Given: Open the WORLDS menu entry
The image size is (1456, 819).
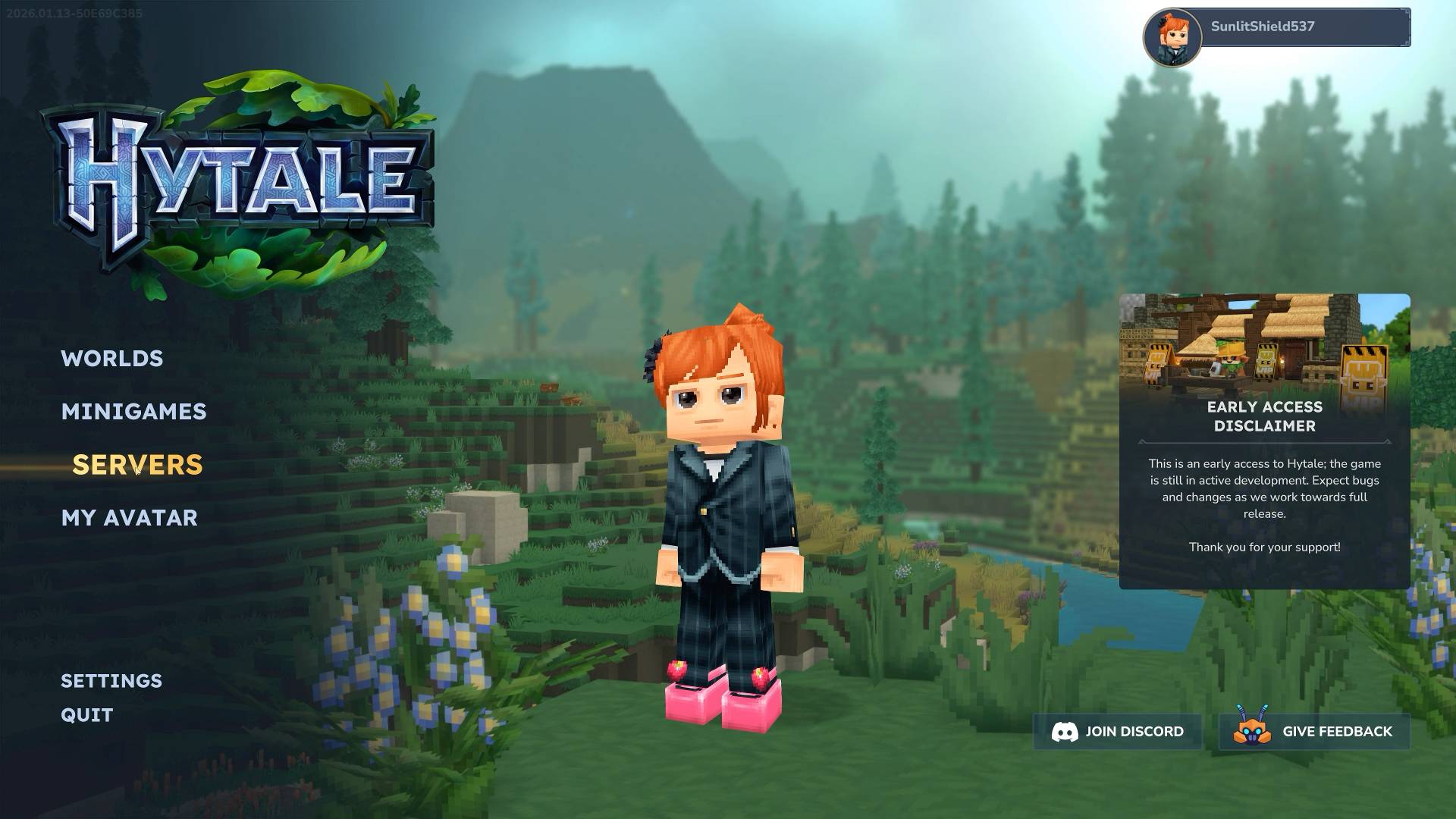Looking at the screenshot, I should tap(112, 359).
